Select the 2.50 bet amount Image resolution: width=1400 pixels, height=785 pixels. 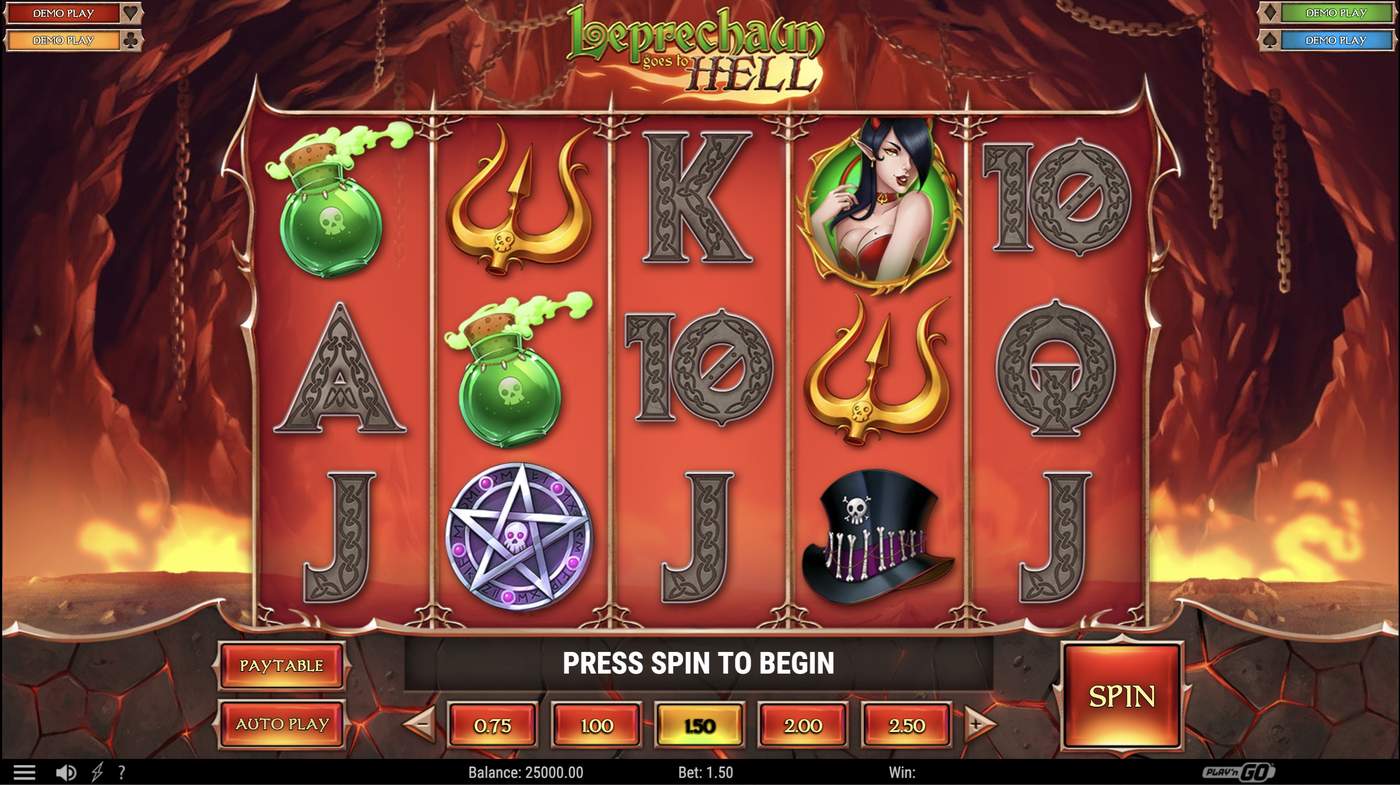pyautogui.click(x=906, y=725)
